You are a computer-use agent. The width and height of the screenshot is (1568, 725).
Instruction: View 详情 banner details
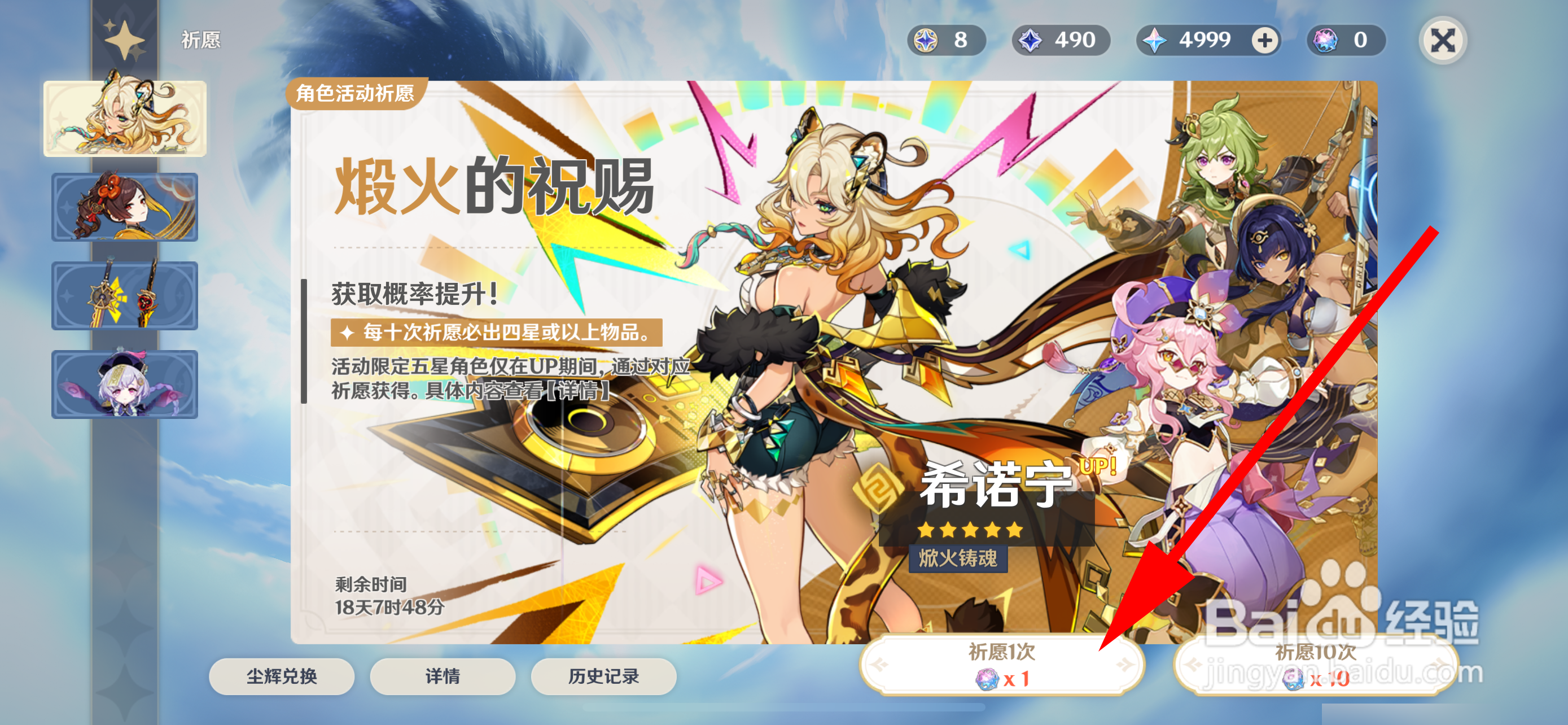443,676
